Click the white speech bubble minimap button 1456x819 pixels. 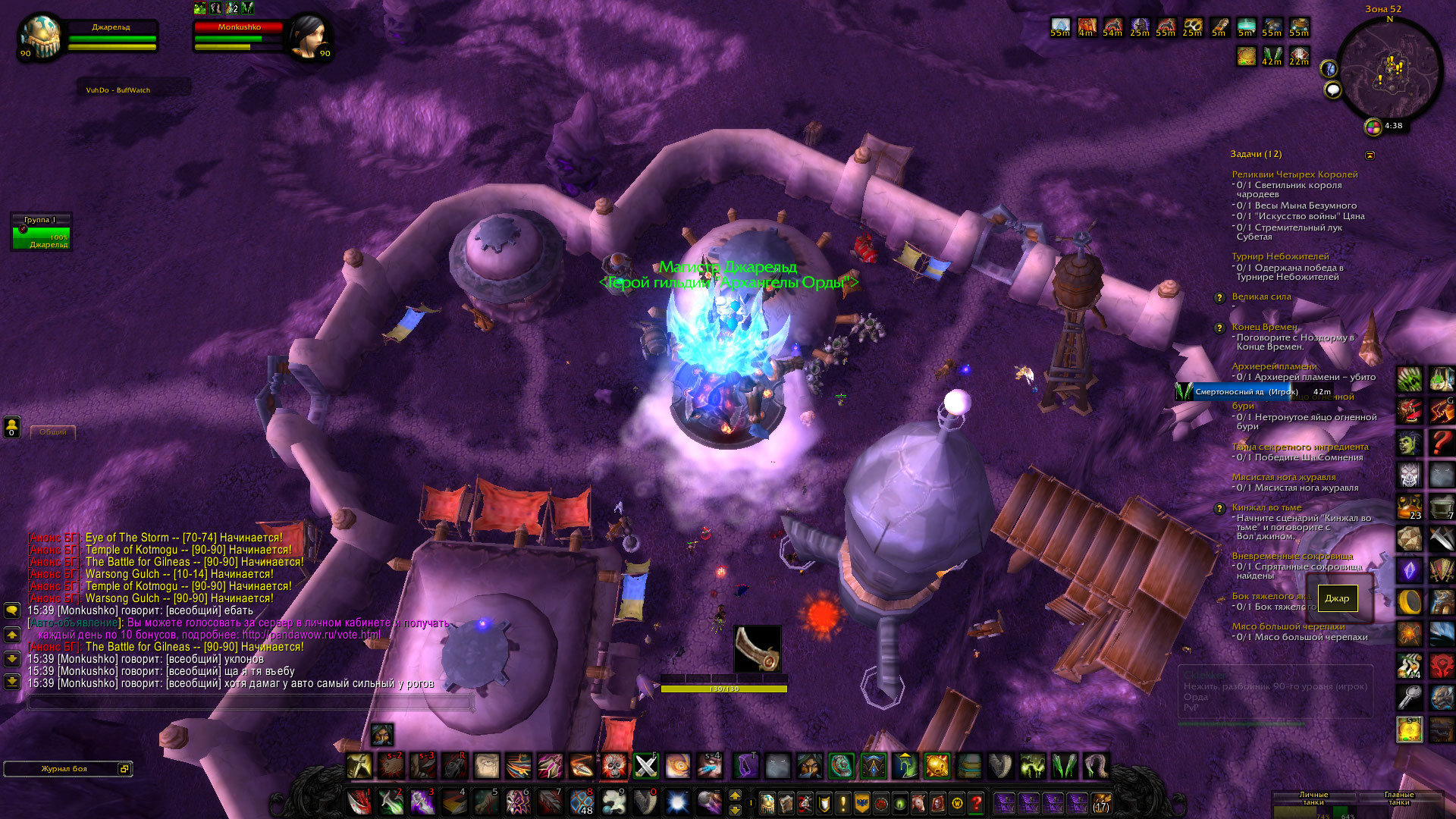pyautogui.click(x=1332, y=91)
